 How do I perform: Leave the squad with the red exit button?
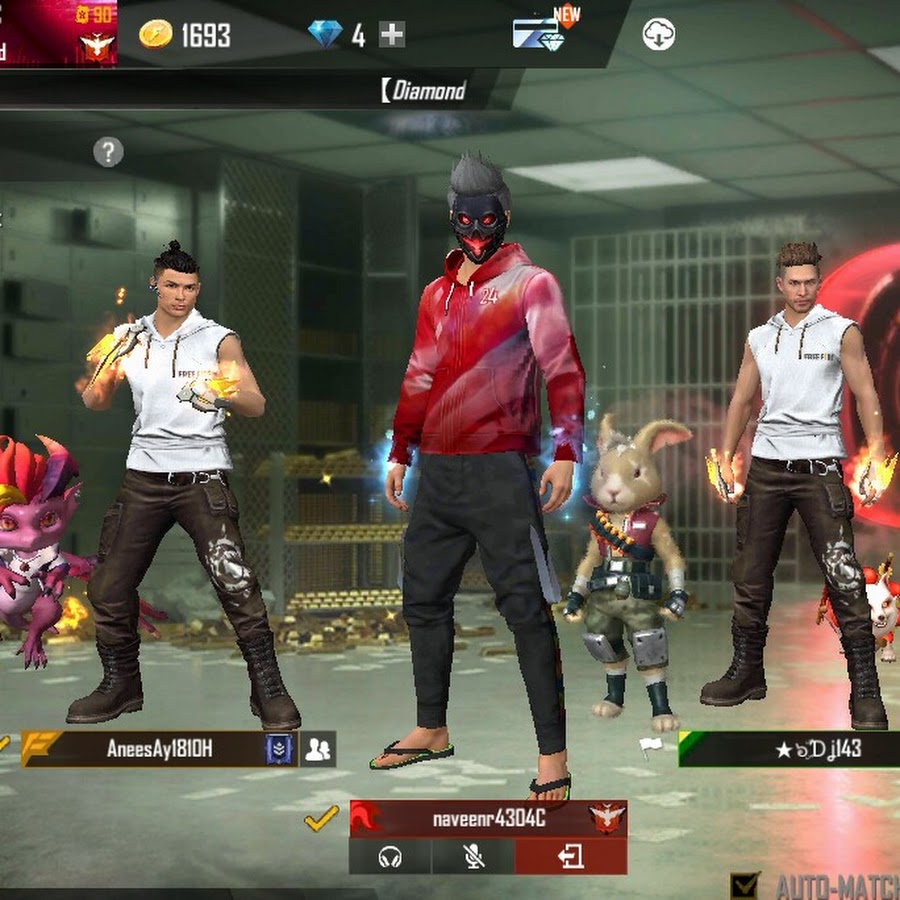pyautogui.click(x=570, y=858)
